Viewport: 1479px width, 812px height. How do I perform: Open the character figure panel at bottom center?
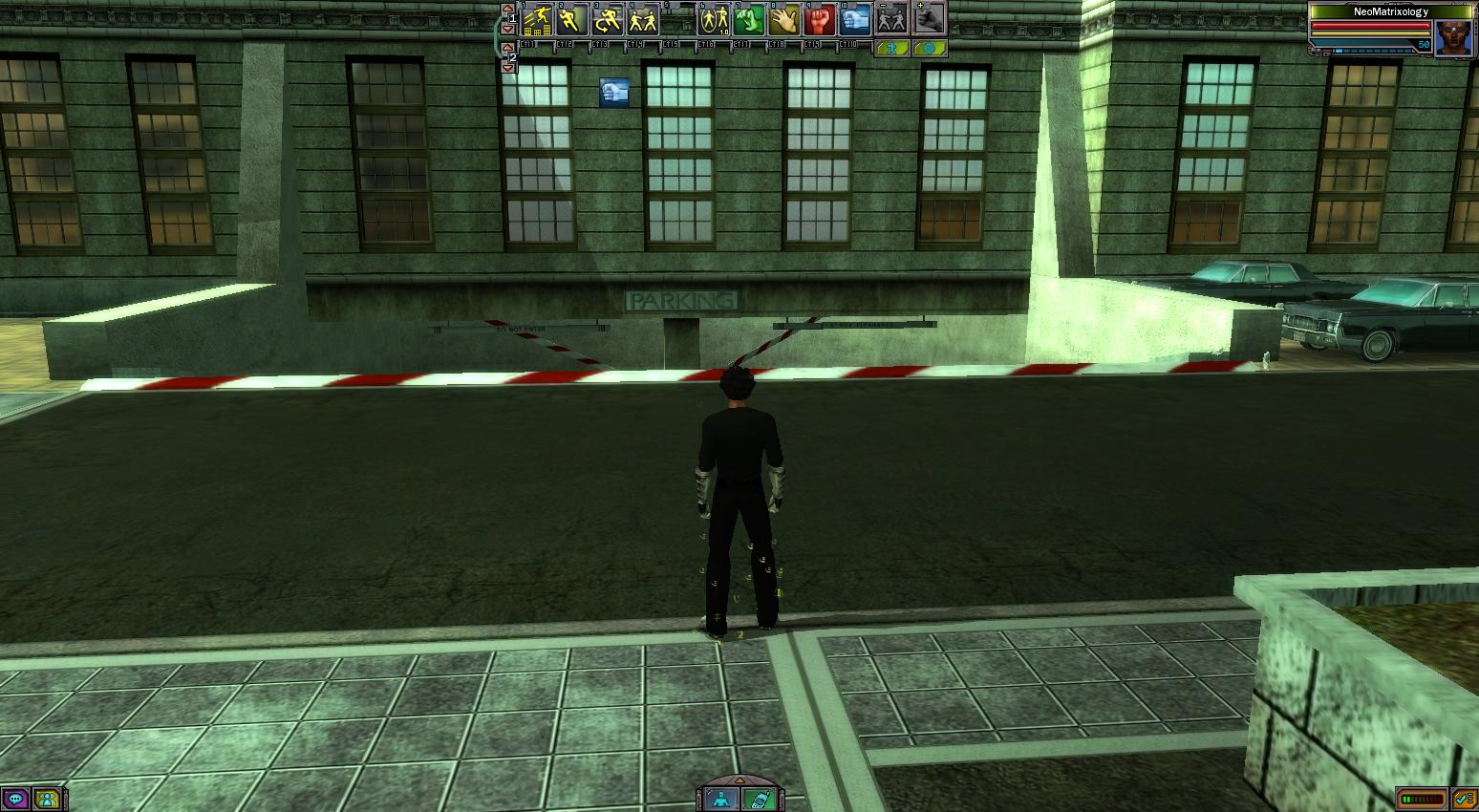[x=722, y=799]
